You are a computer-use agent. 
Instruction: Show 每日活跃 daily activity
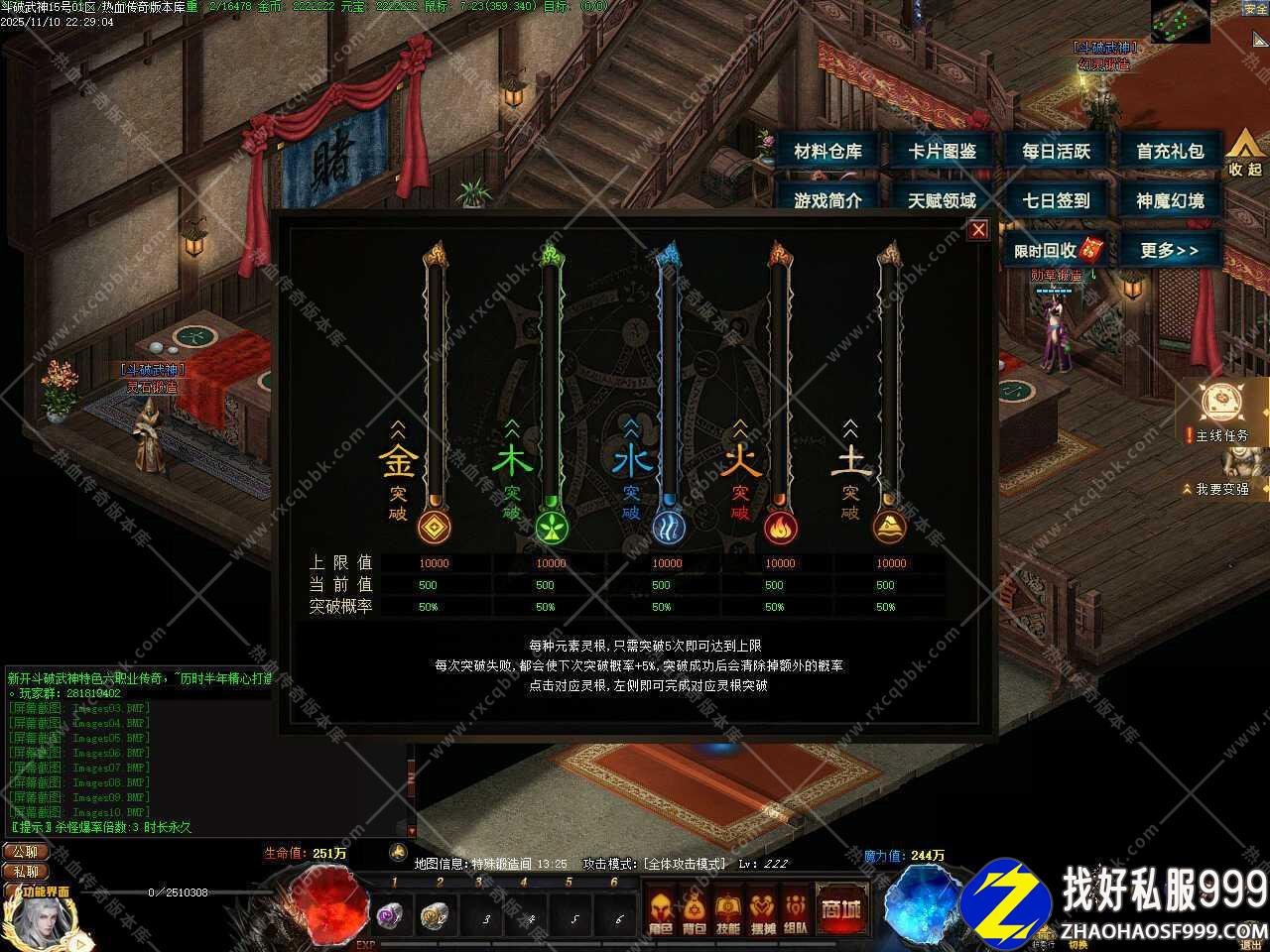point(1057,152)
